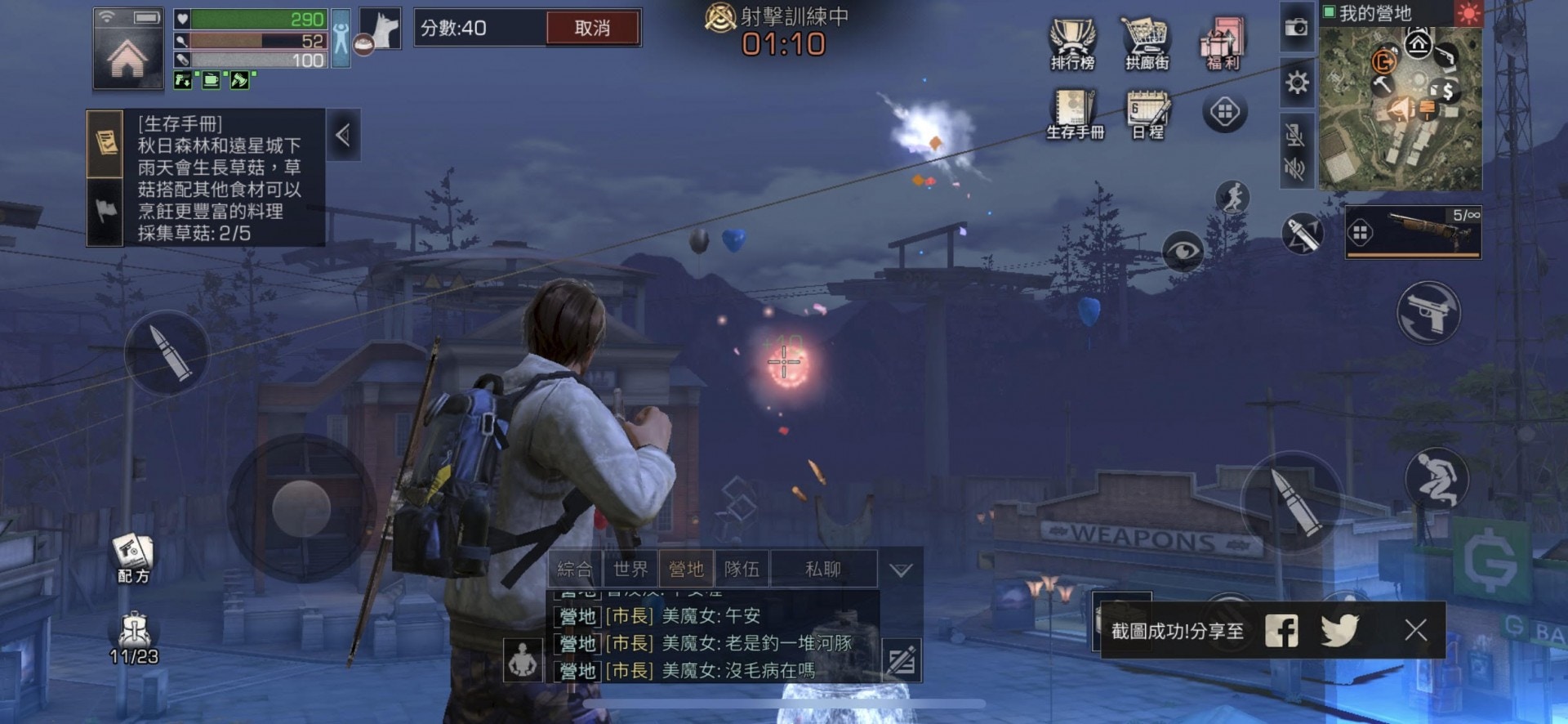Share the screenshot to Twitter
1568x724 pixels.
click(x=1339, y=630)
